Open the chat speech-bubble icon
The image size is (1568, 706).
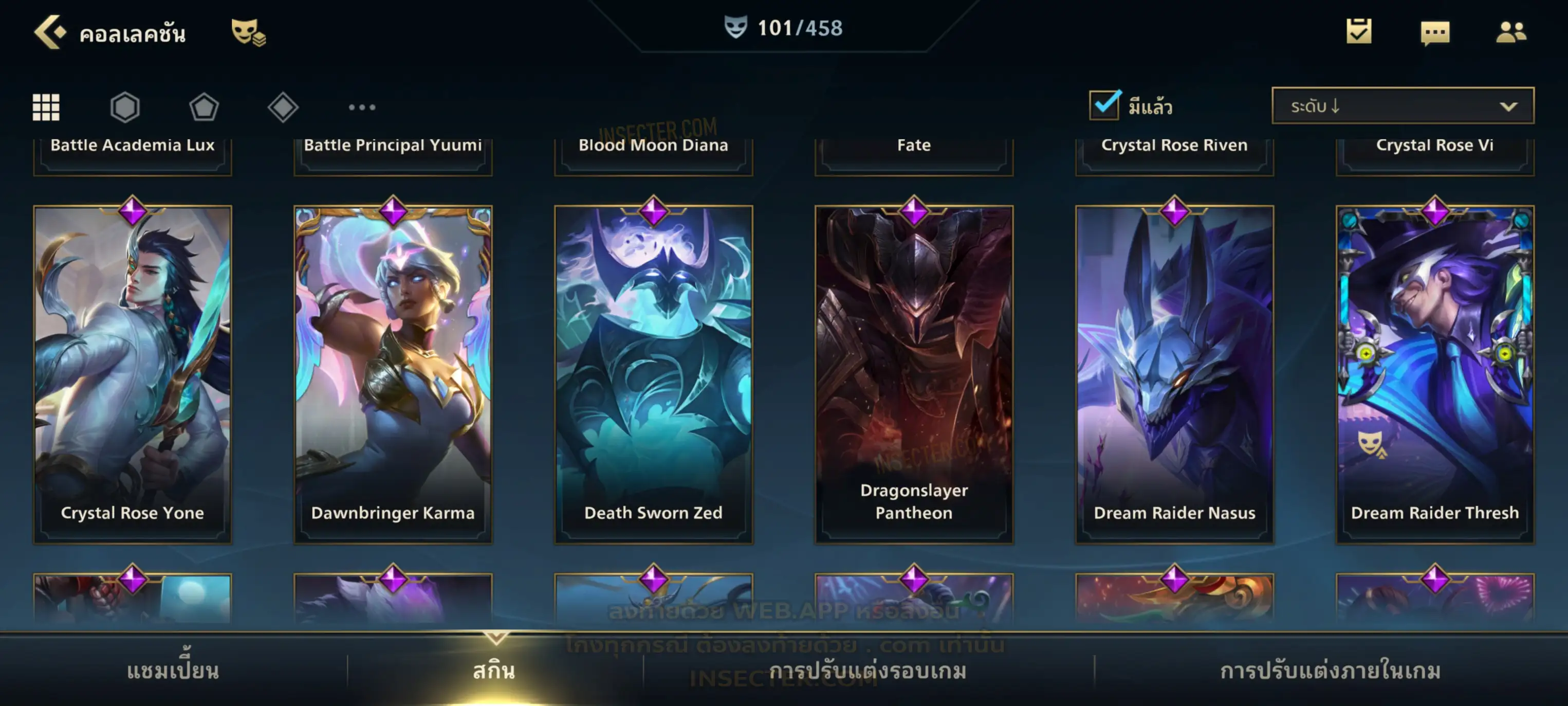click(x=1435, y=33)
